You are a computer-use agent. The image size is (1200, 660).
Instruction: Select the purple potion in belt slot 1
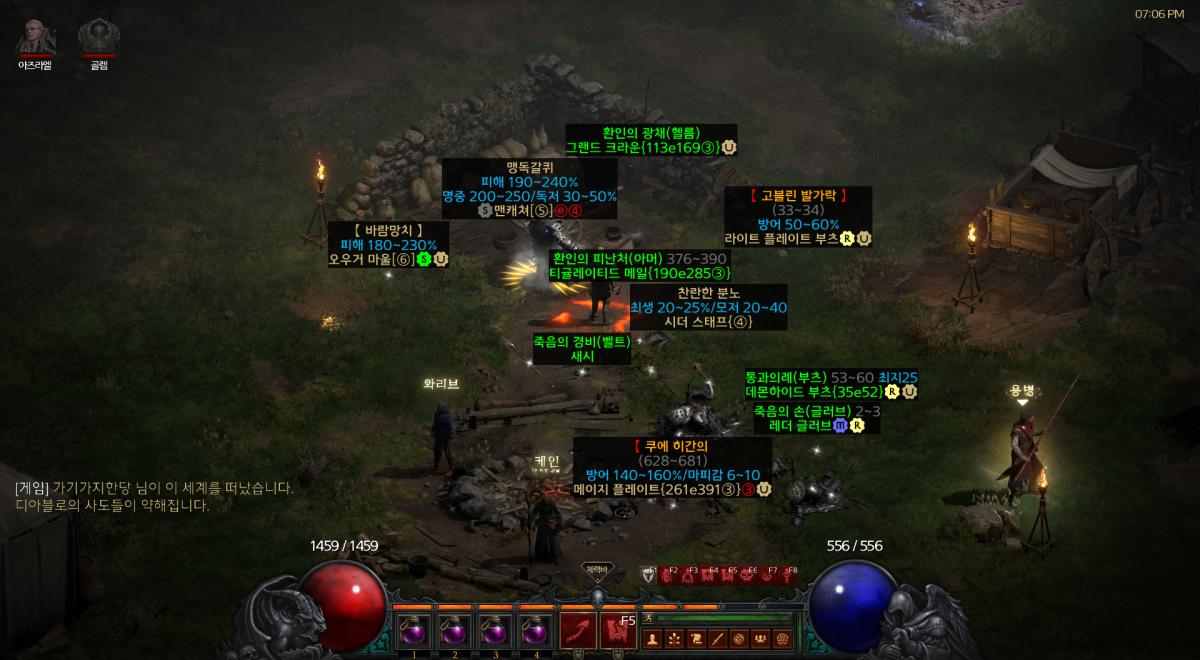(414, 632)
